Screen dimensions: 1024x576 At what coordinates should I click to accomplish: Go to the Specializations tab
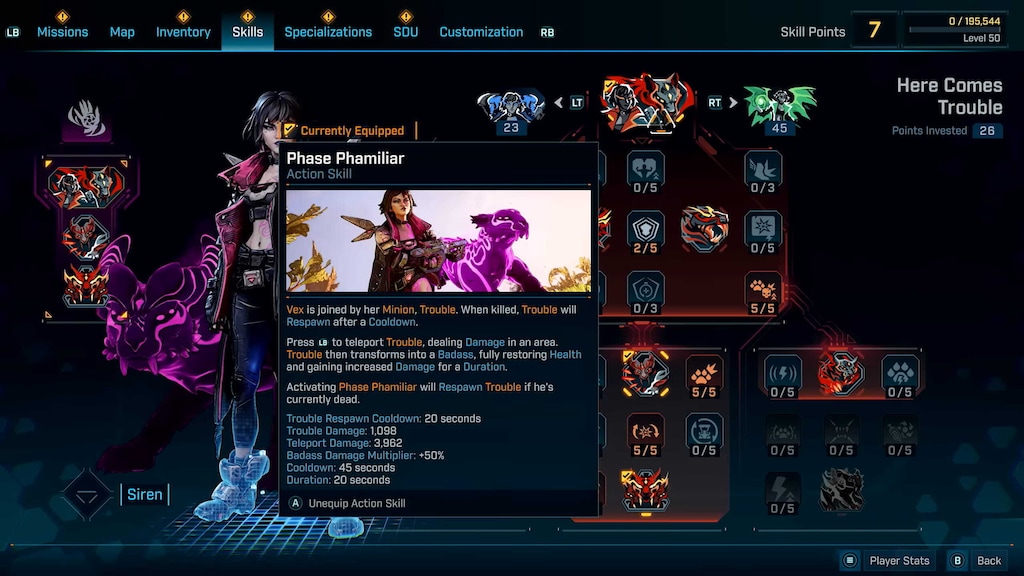point(328,32)
